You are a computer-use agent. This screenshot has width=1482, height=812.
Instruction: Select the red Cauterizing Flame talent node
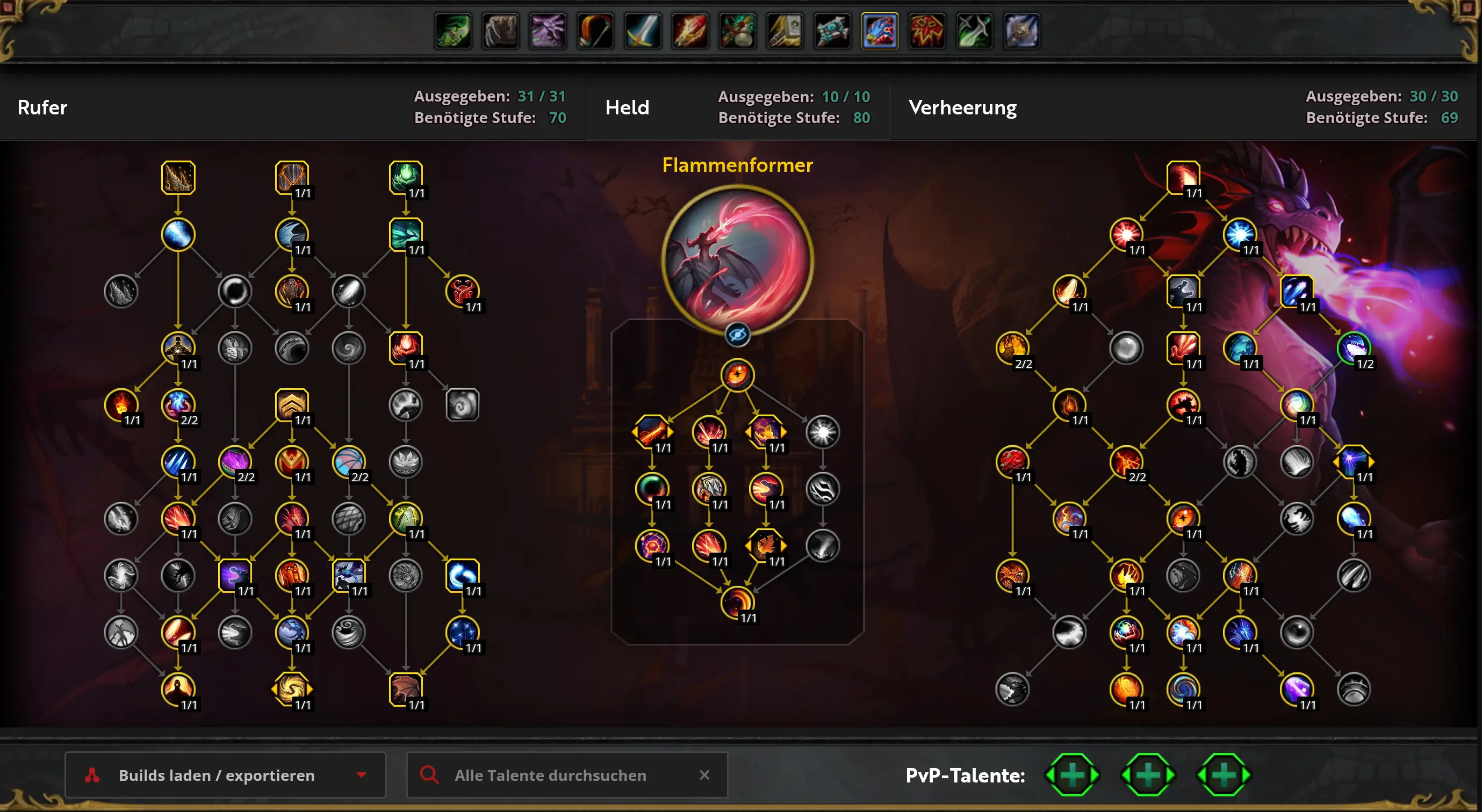pyautogui.click(x=462, y=291)
